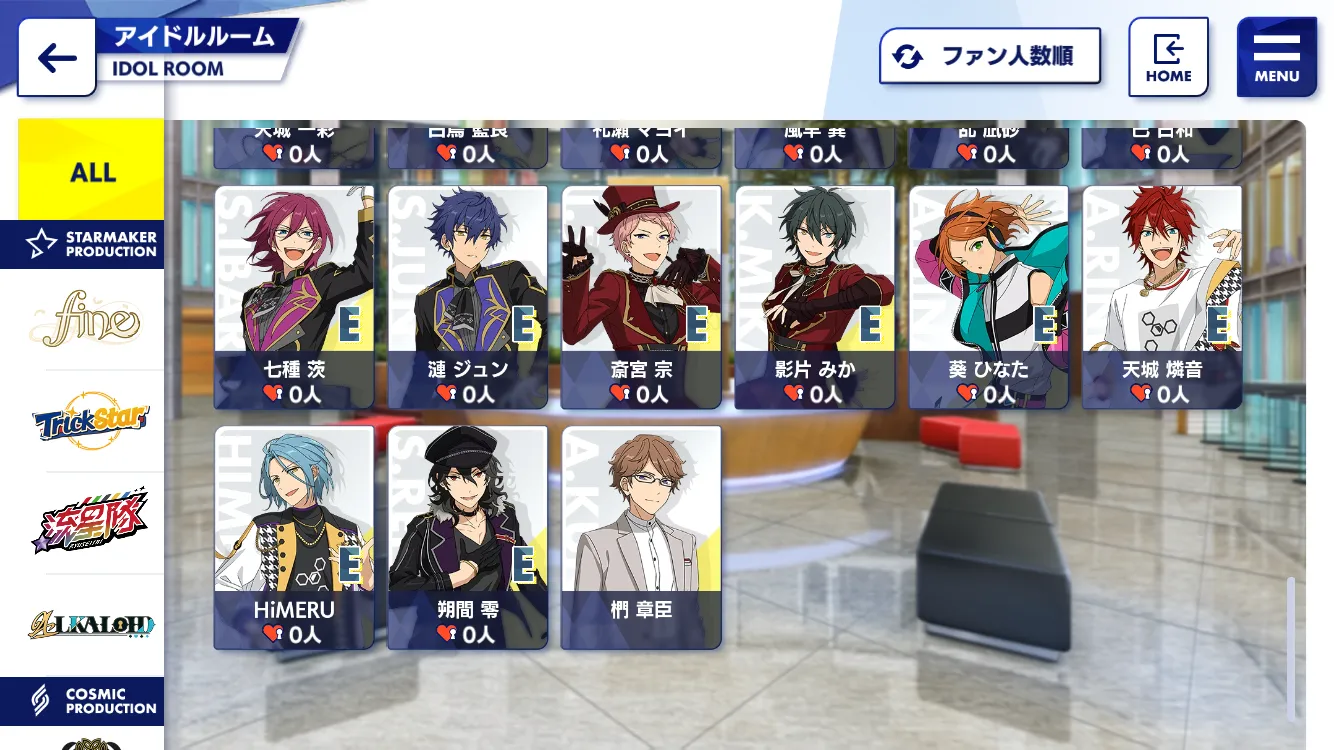Viewport: 1334px width, 750px height.
Task: Filter by the 流星隊 unit logo
Action: (90, 523)
